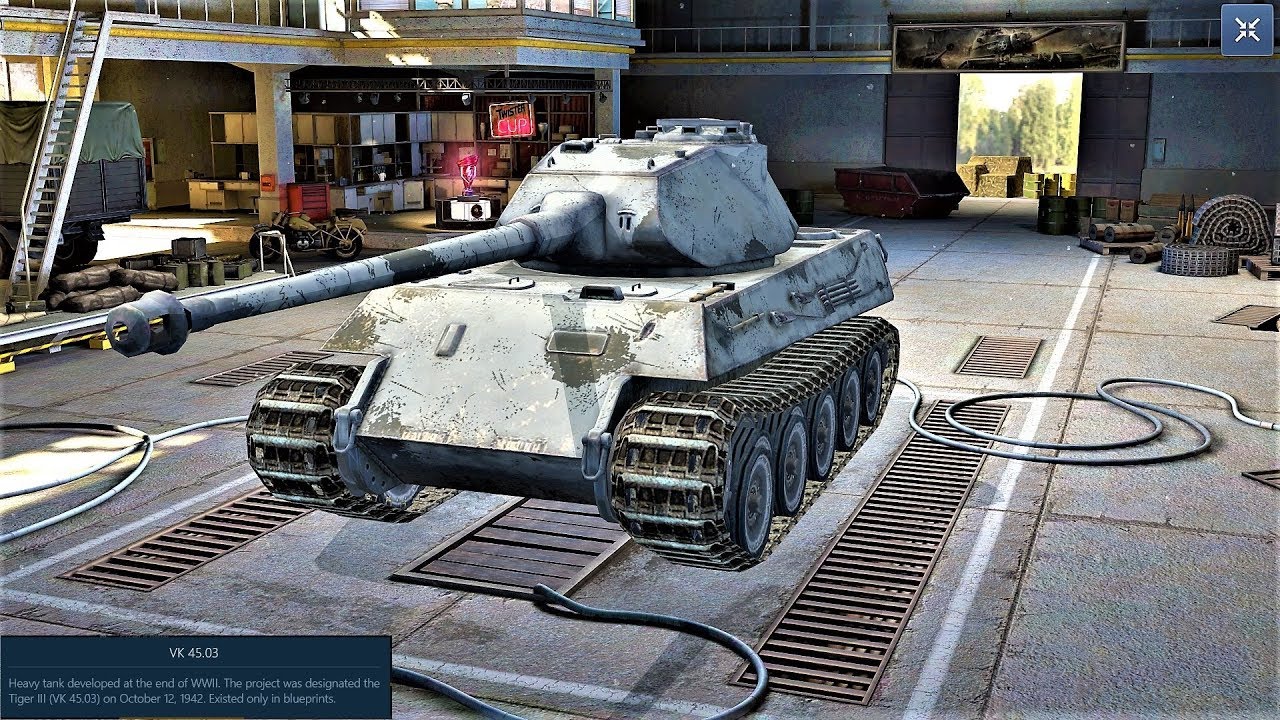The image size is (1280, 720).
Task: Click the pink Twister Cup neon sign
Action: (x=512, y=118)
